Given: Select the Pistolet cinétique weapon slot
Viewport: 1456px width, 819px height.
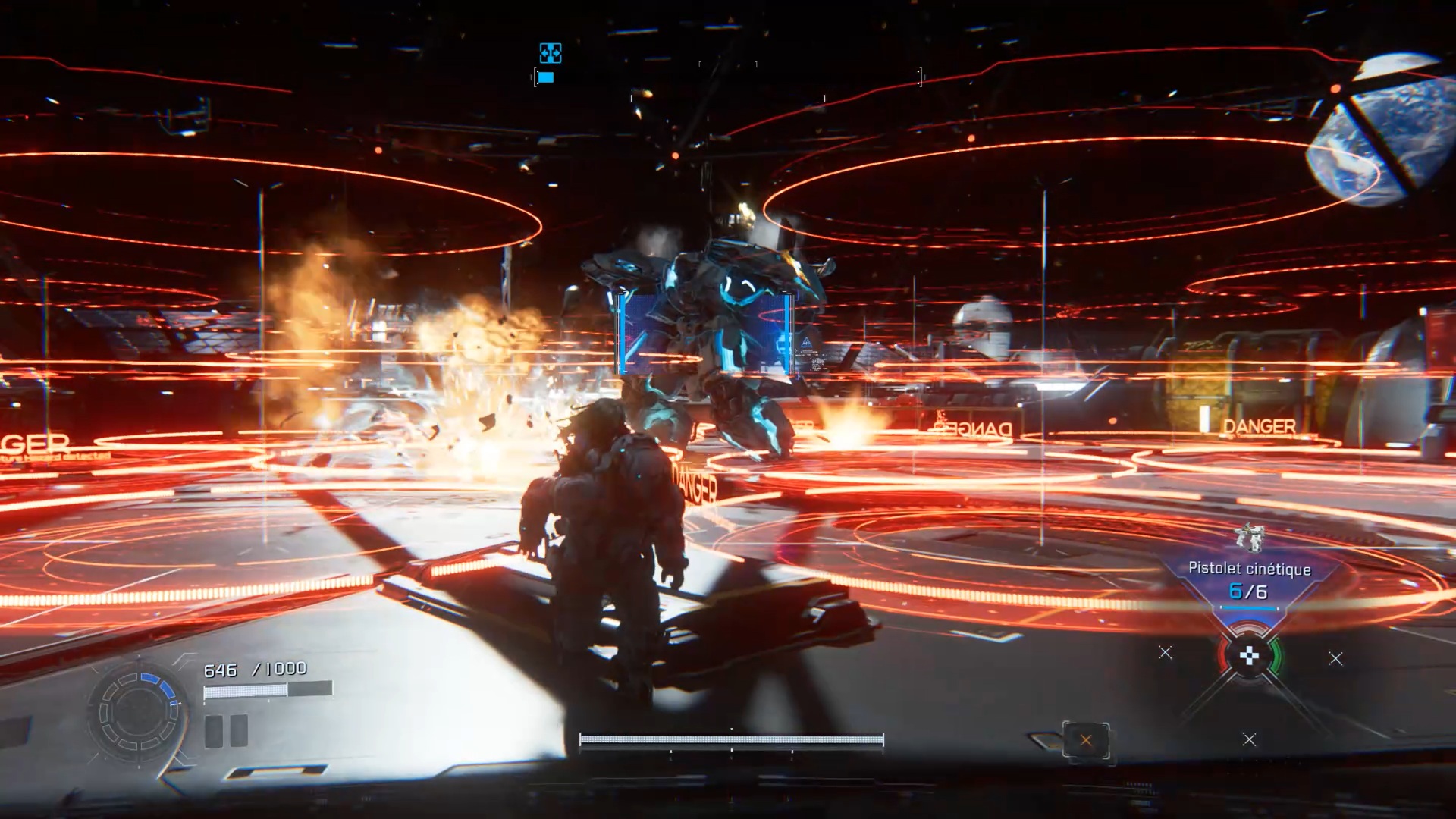Looking at the screenshot, I should click(1249, 579).
